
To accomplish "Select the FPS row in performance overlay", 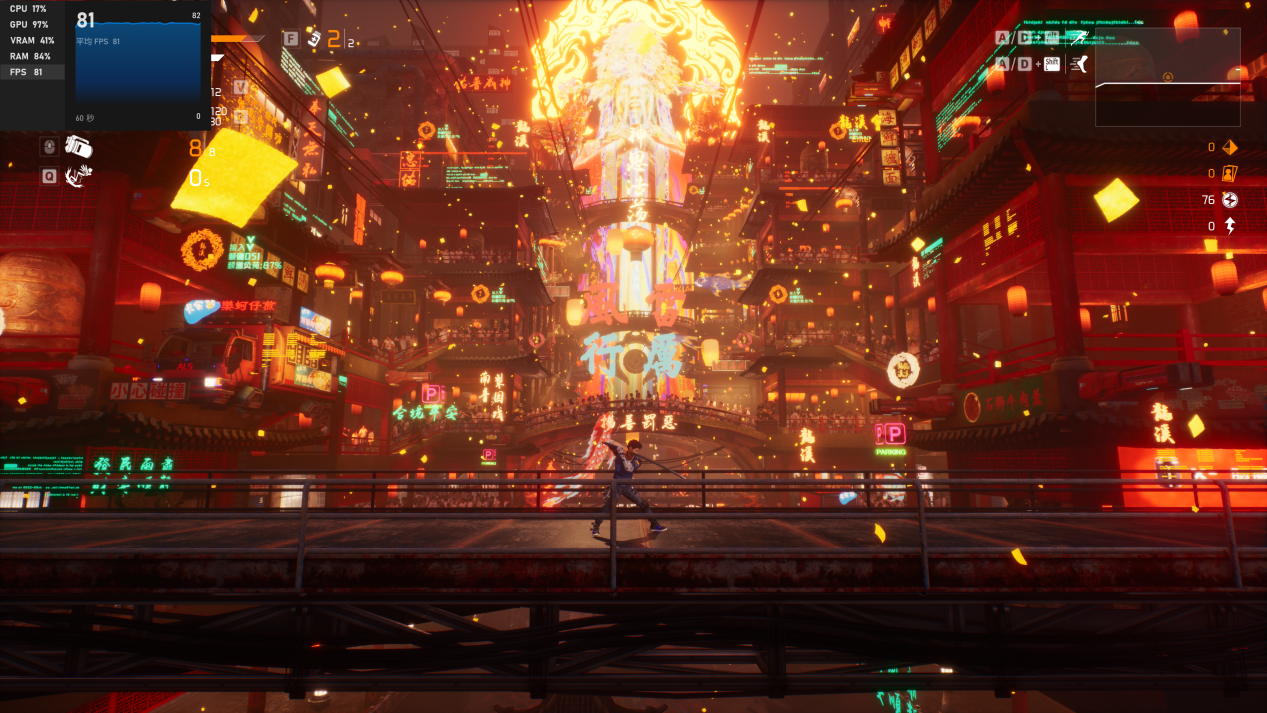I will [32, 72].
